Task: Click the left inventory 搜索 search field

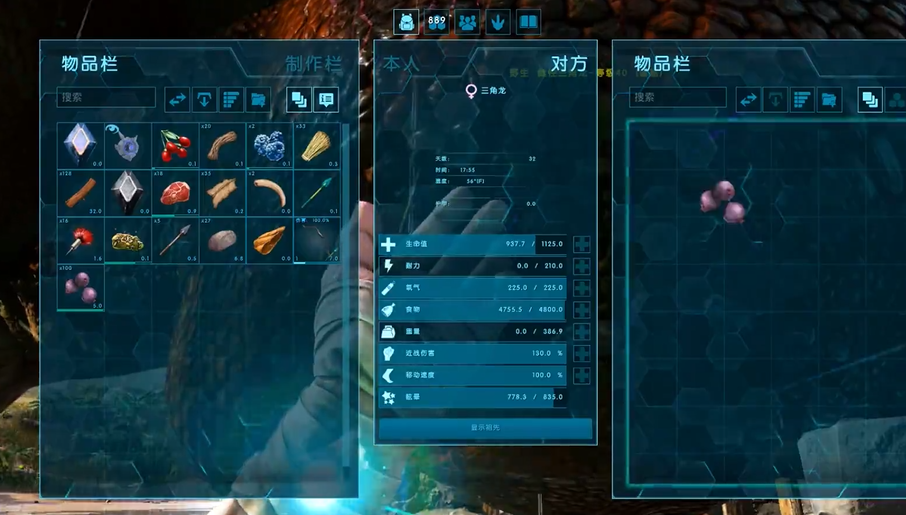Action: (106, 98)
